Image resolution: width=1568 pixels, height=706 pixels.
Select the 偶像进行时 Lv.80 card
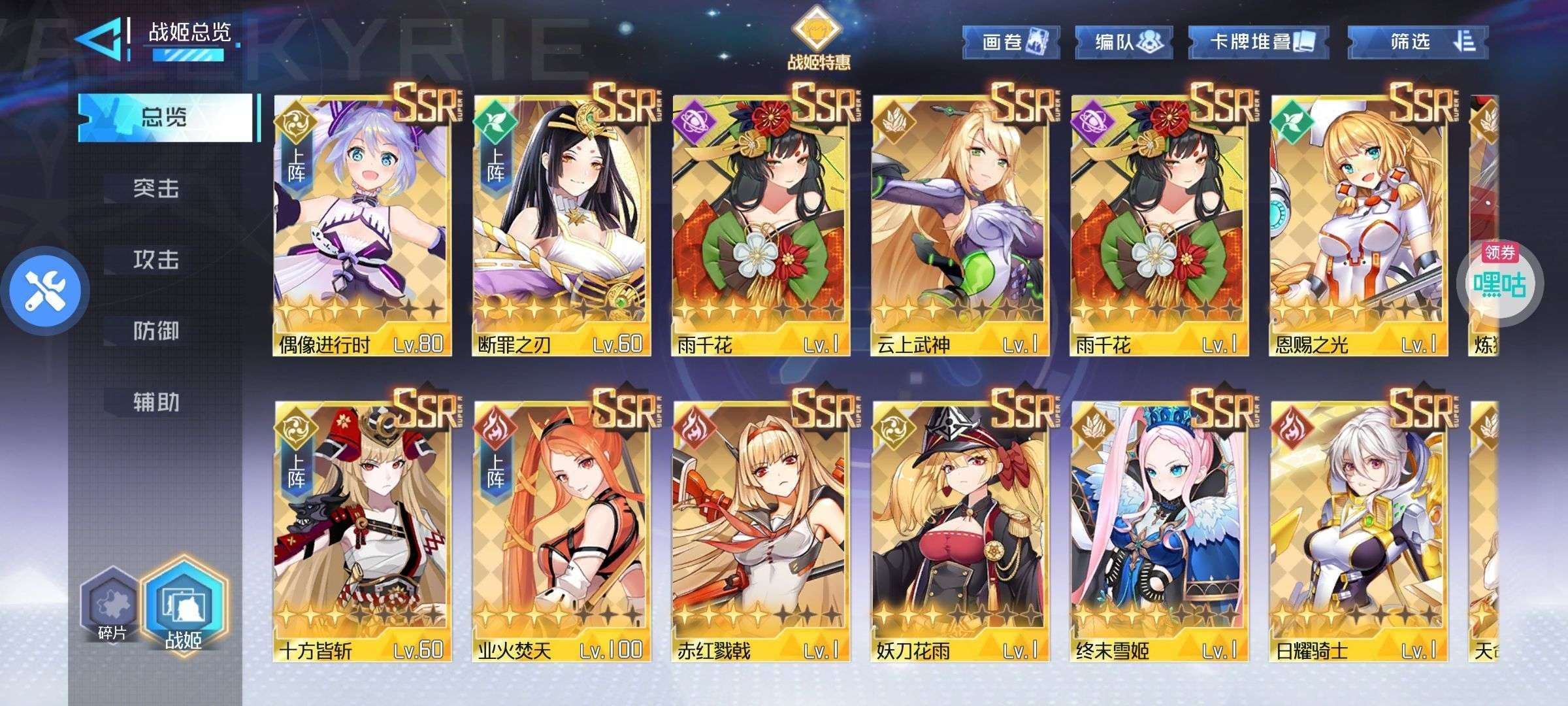tap(362, 226)
